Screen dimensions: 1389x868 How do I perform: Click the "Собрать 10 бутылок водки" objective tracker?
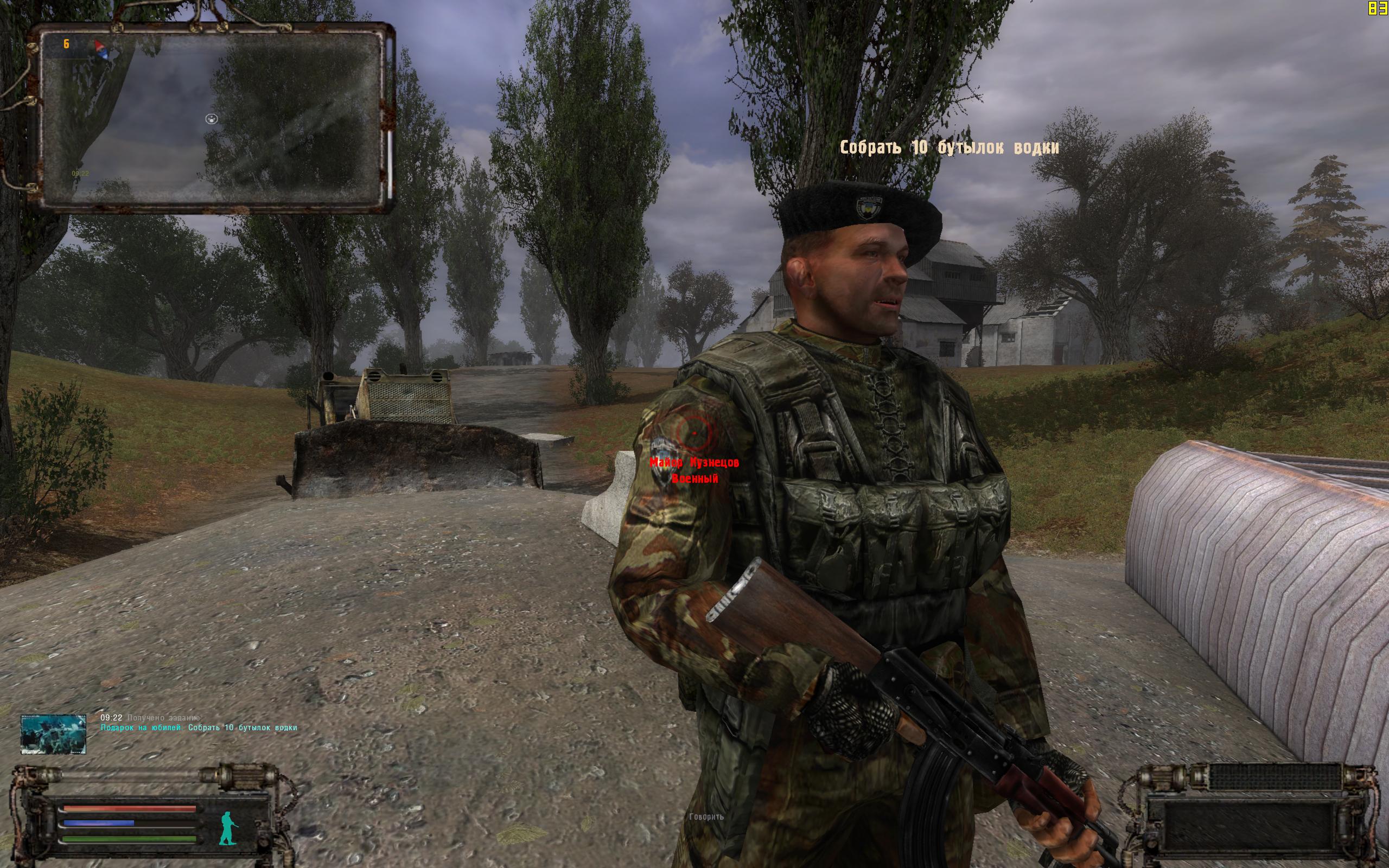pos(949,148)
